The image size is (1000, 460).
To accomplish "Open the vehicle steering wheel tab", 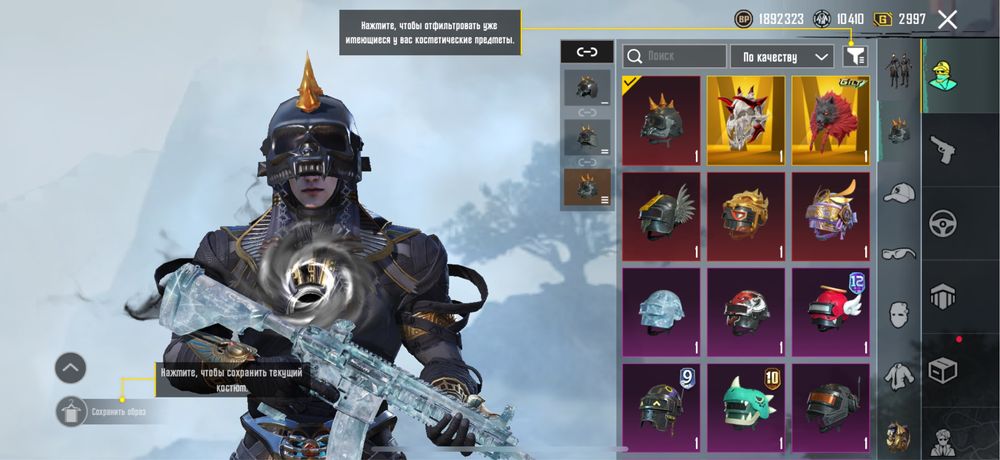I will click(943, 222).
